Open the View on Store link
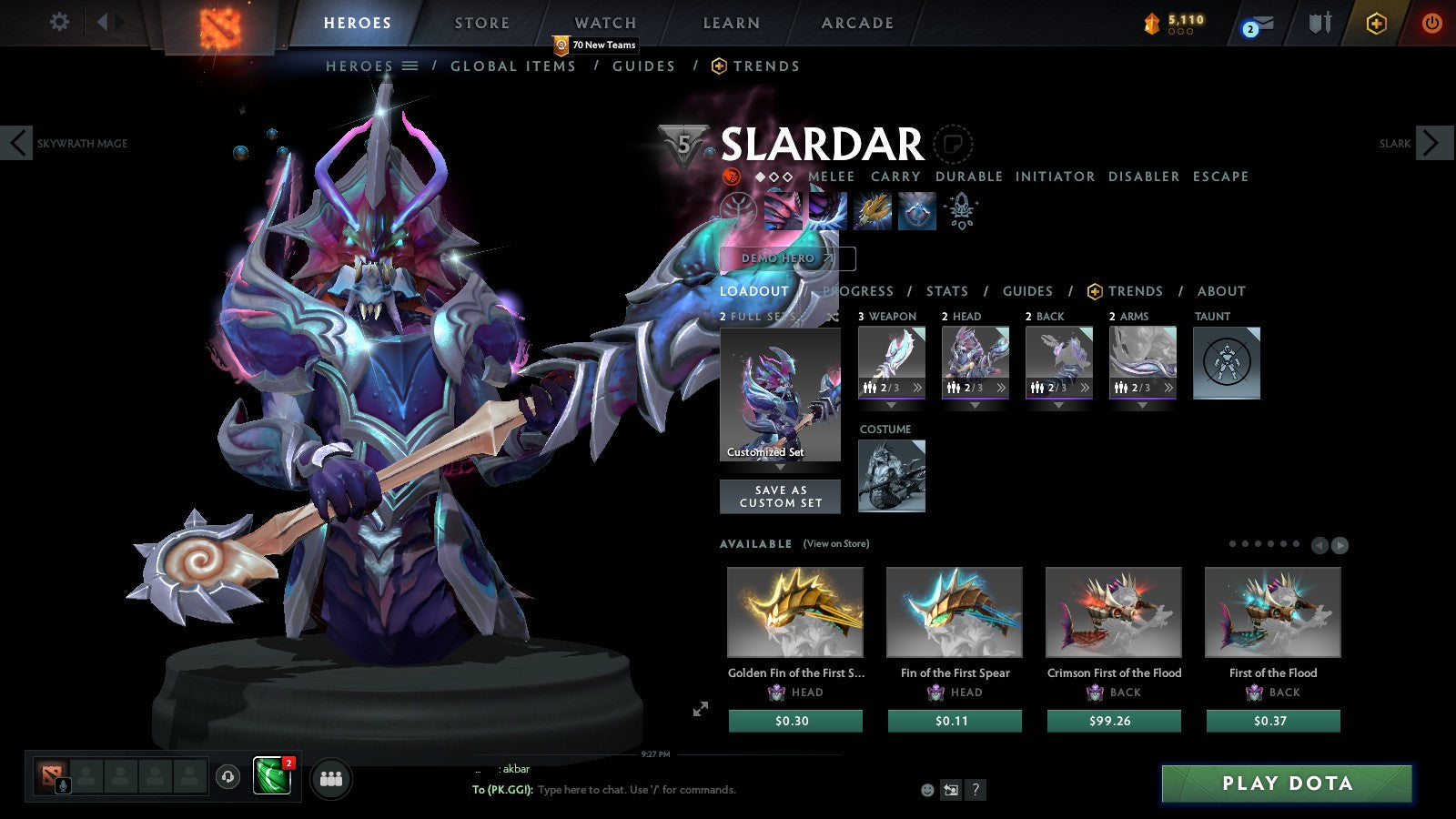The image size is (1456, 819). click(835, 544)
